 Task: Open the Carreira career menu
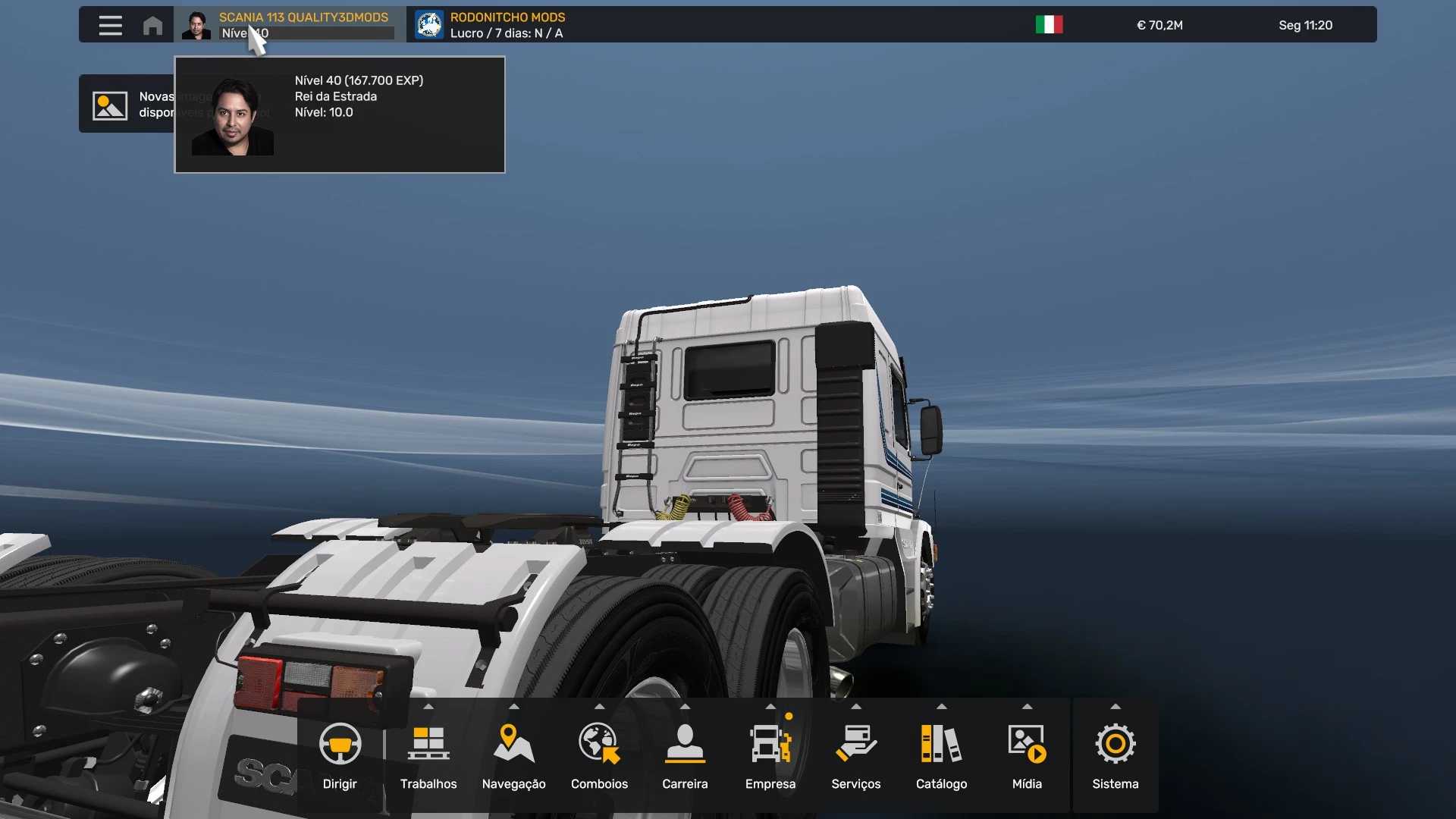pyautogui.click(x=685, y=755)
